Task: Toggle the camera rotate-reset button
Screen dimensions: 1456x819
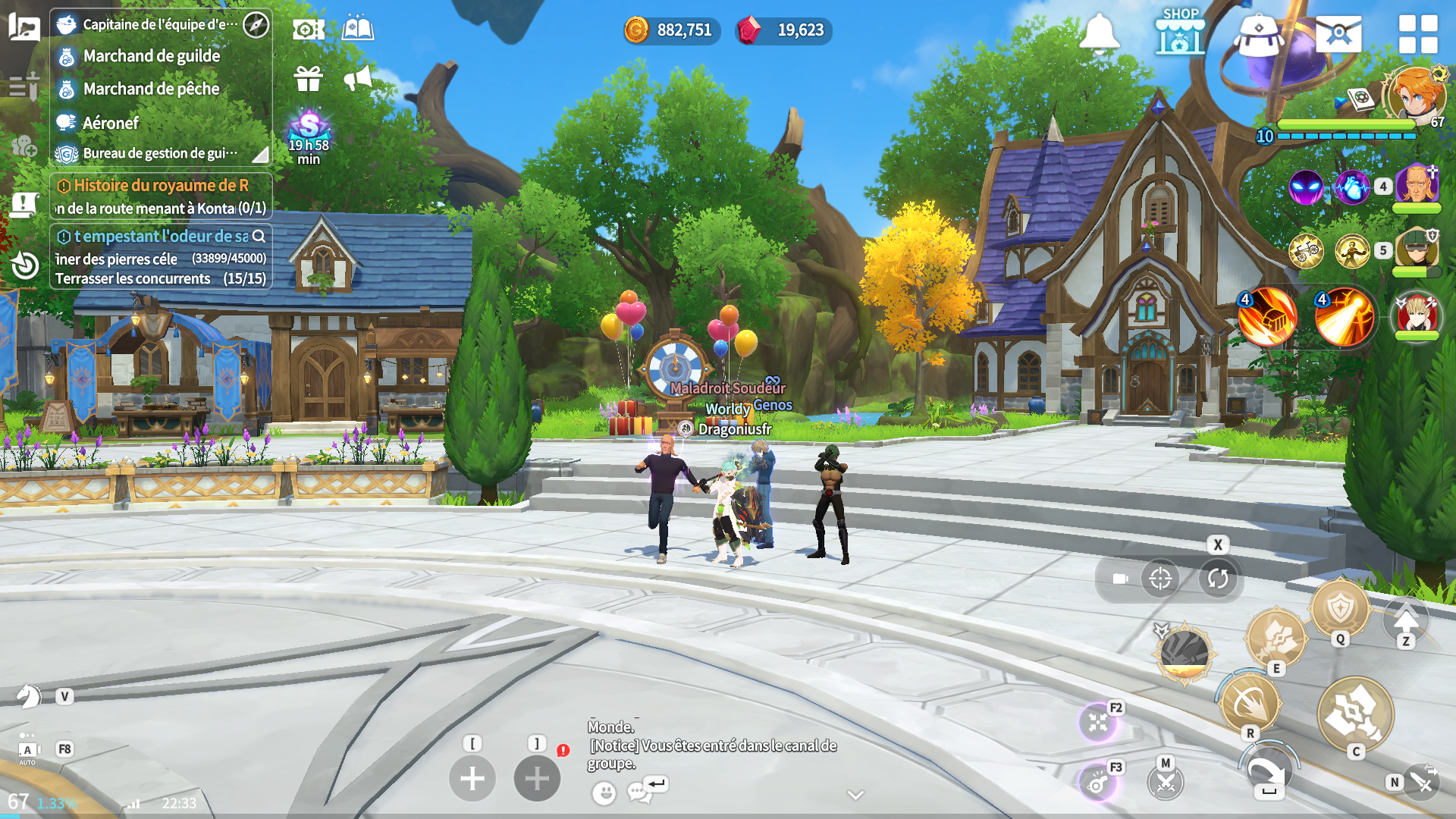Action: (x=1218, y=579)
